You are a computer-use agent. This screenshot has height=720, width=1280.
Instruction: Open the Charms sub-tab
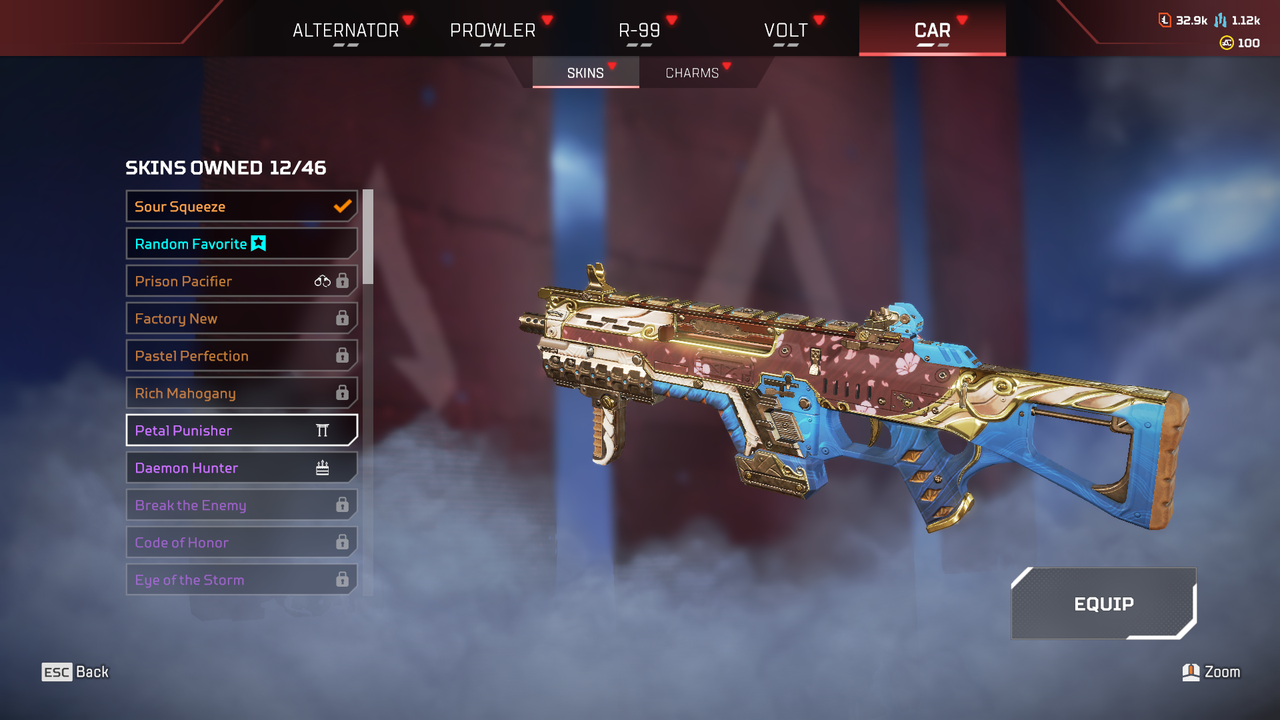[692, 73]
